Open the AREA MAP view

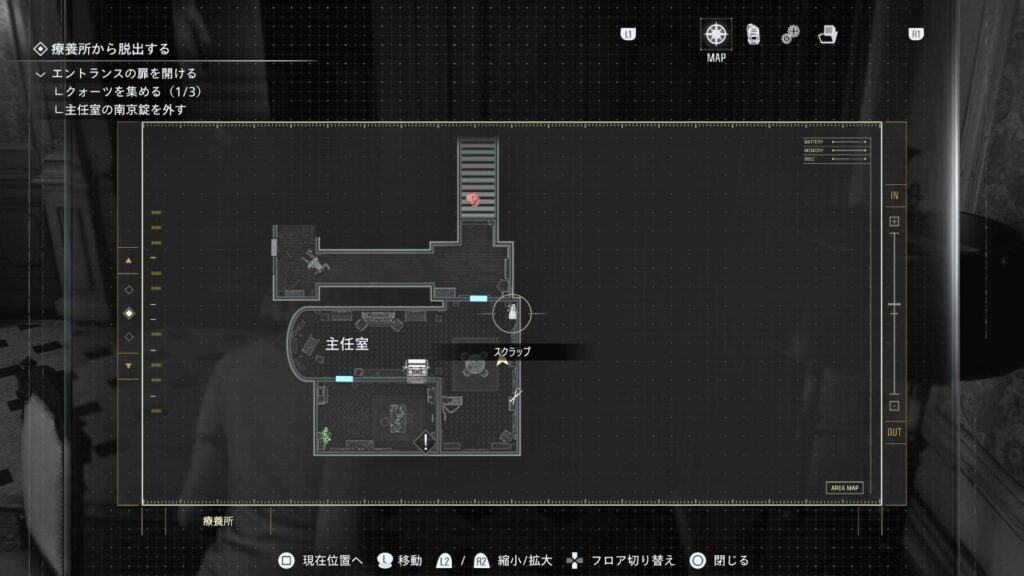(x=844, y=488)
